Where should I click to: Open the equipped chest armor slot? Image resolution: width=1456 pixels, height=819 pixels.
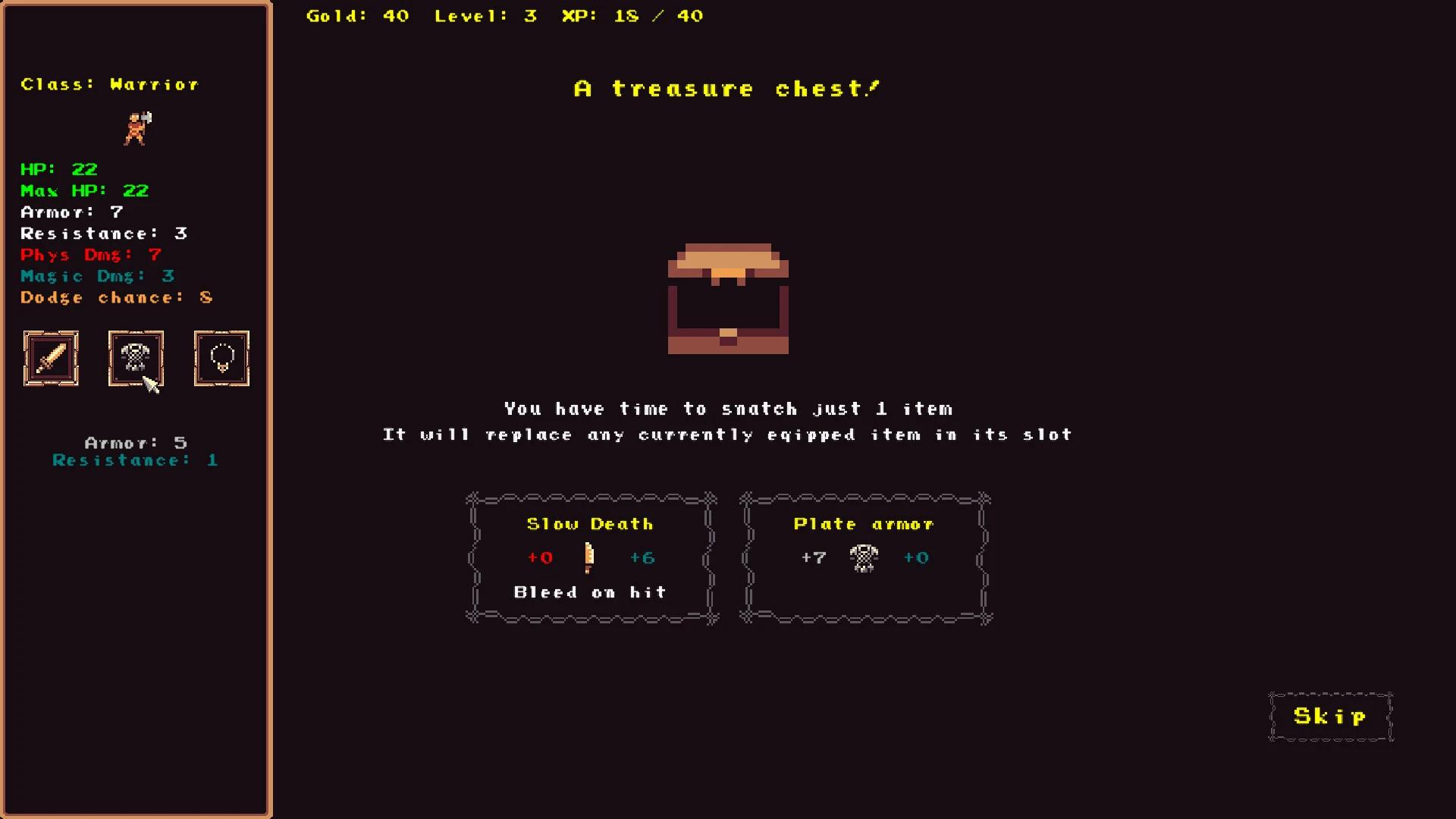pyautogui.click(x=136, y=359)
